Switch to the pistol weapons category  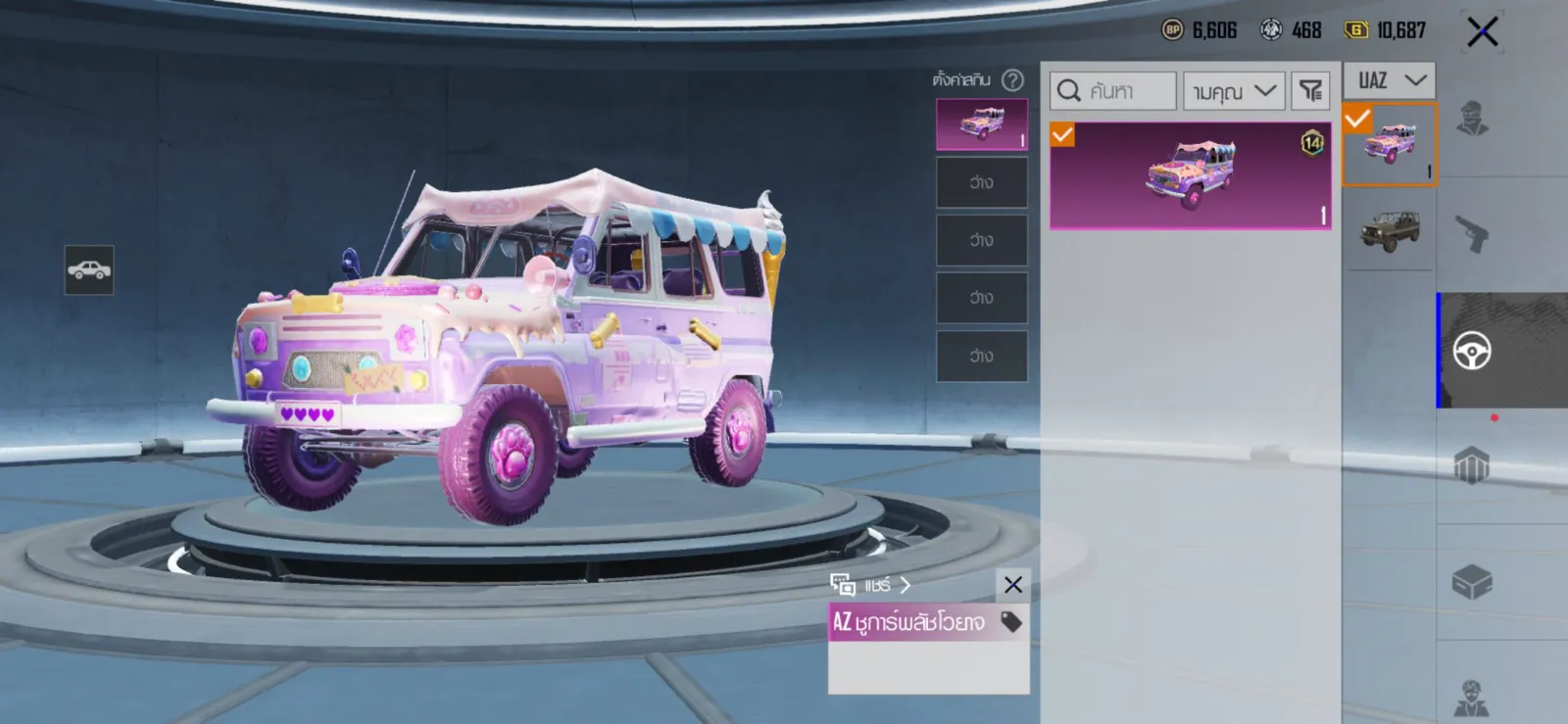coord(1471,234)
